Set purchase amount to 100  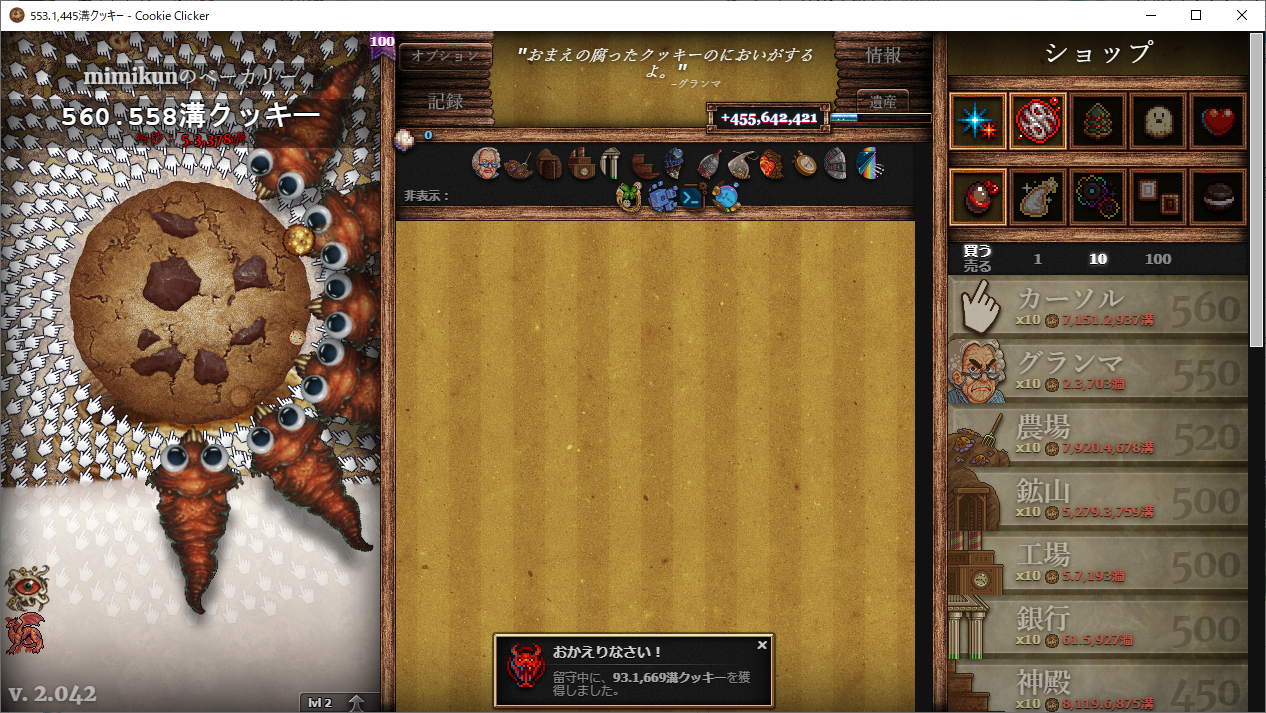[x=1157, y=259]
